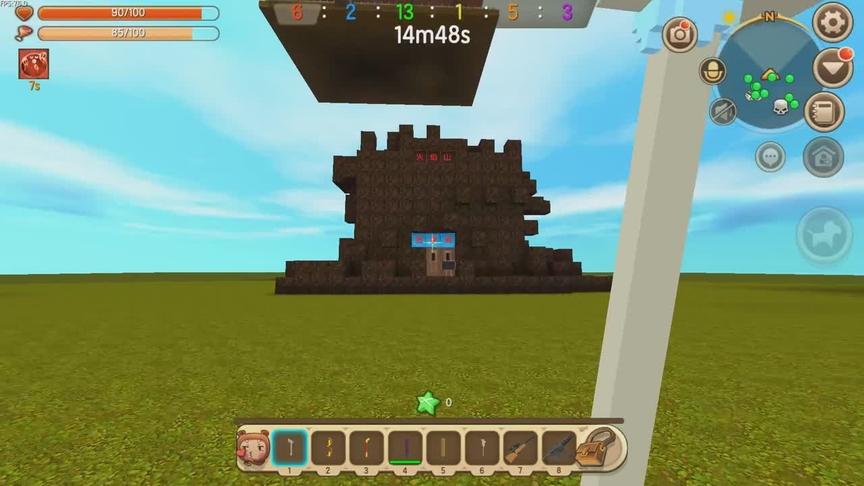
Task: Toggle the microphone voice button
Action: point(712,72)
